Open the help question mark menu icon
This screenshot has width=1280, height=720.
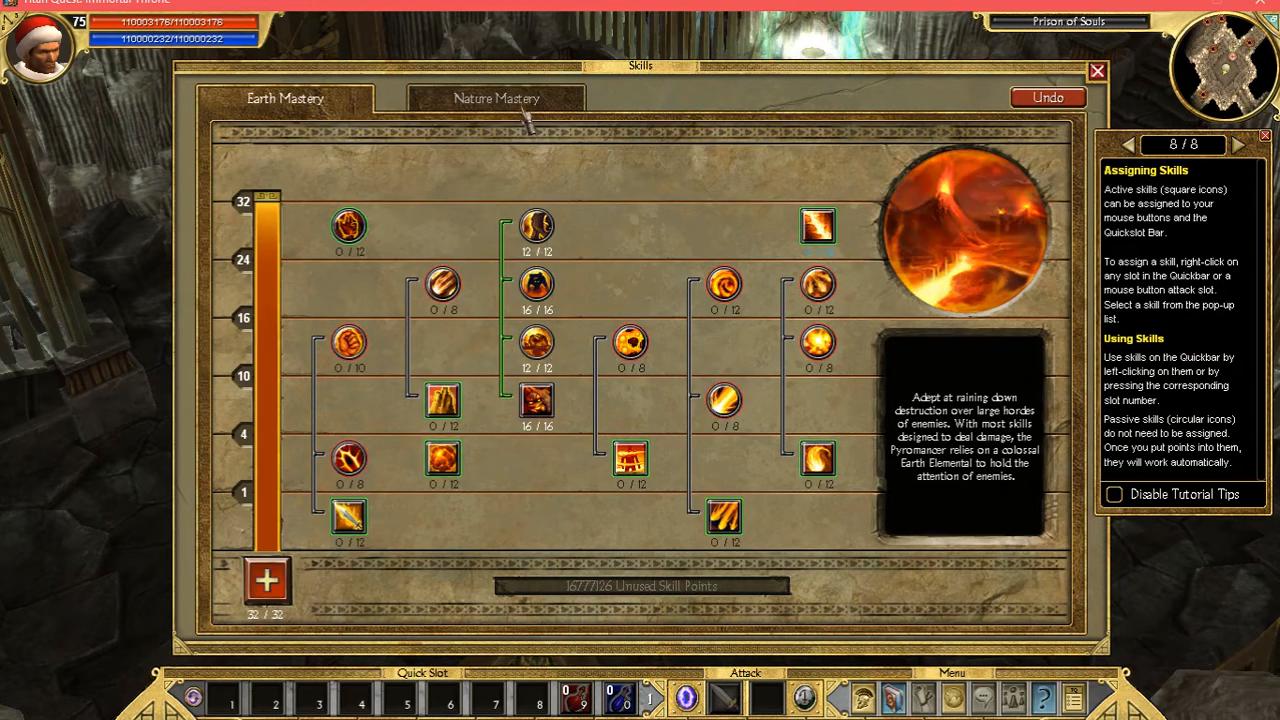[x=1043, y=697]
